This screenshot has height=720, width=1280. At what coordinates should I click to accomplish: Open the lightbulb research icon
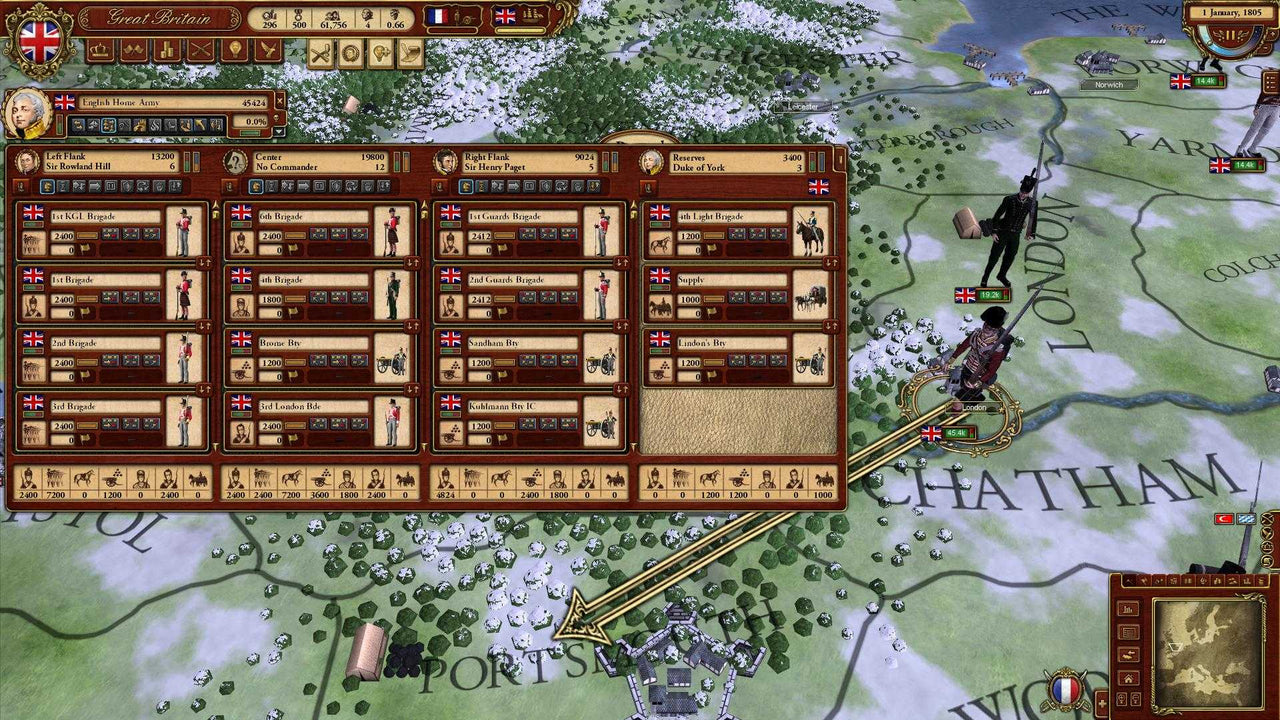(x=234, y=48)
